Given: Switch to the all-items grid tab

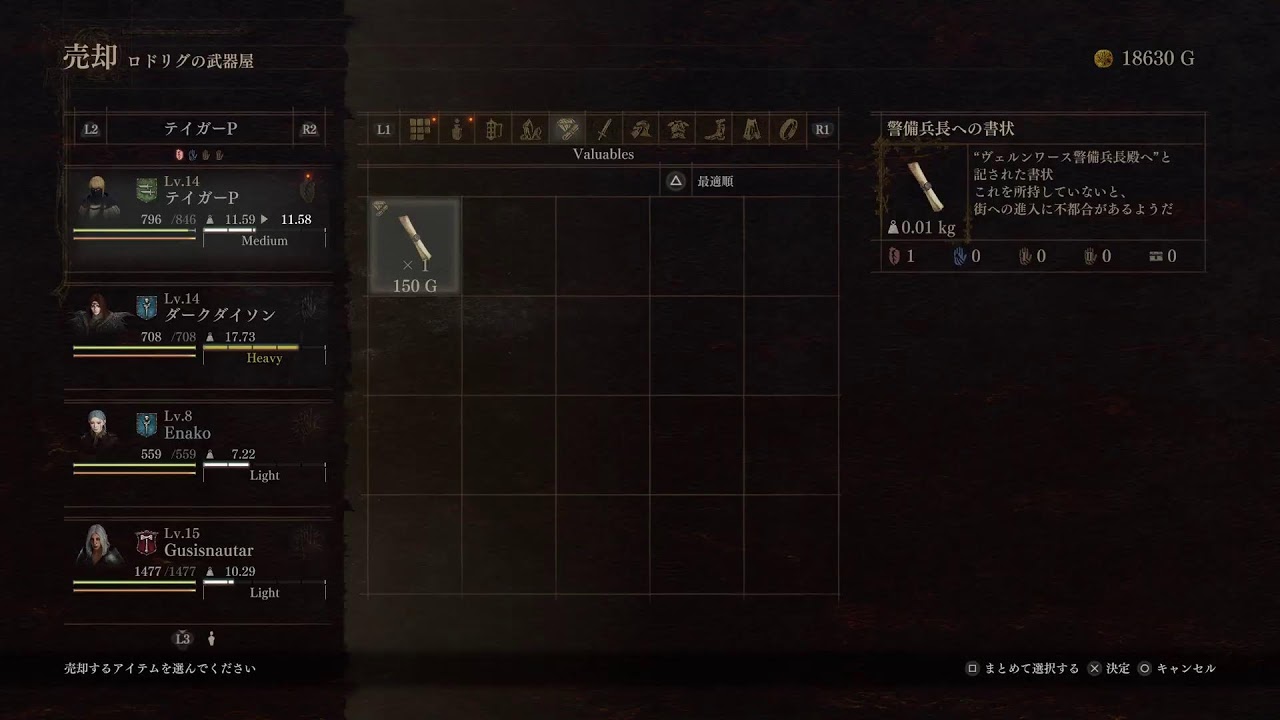Looking at the screenshot, I should [421, 129].
